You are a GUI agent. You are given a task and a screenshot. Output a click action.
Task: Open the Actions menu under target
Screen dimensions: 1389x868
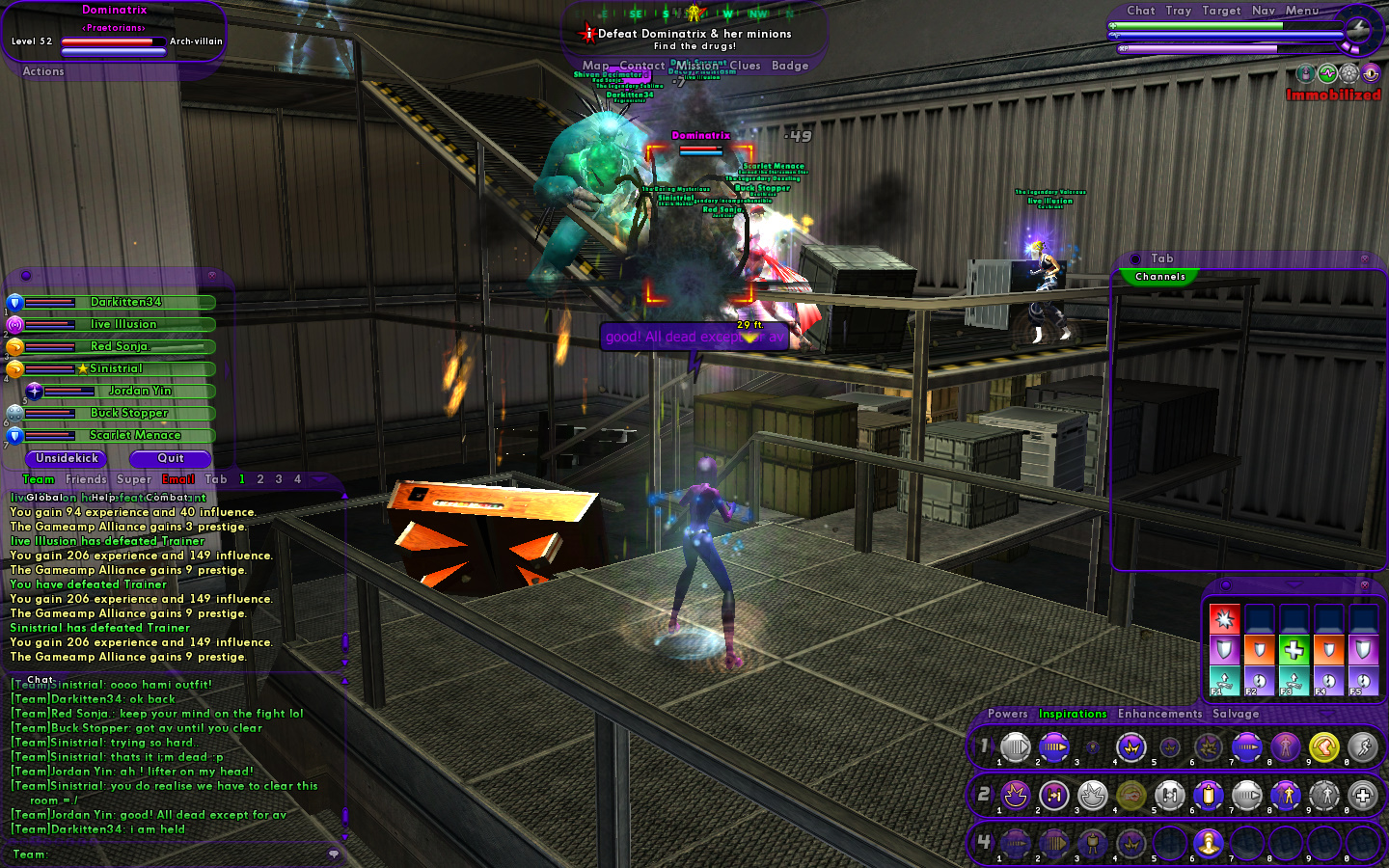click(43, 71)
